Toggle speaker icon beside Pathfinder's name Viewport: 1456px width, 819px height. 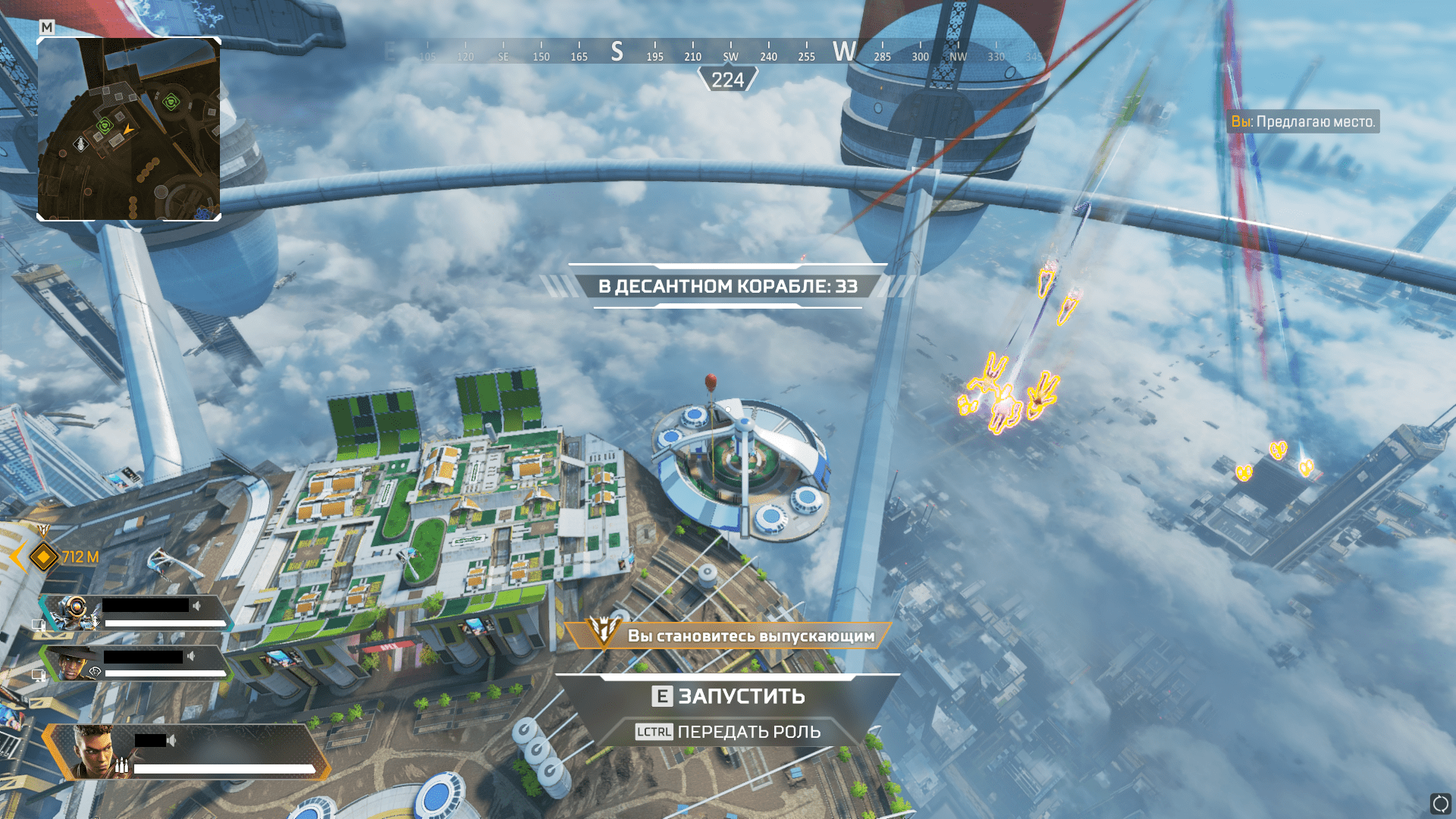pos(197,606)
